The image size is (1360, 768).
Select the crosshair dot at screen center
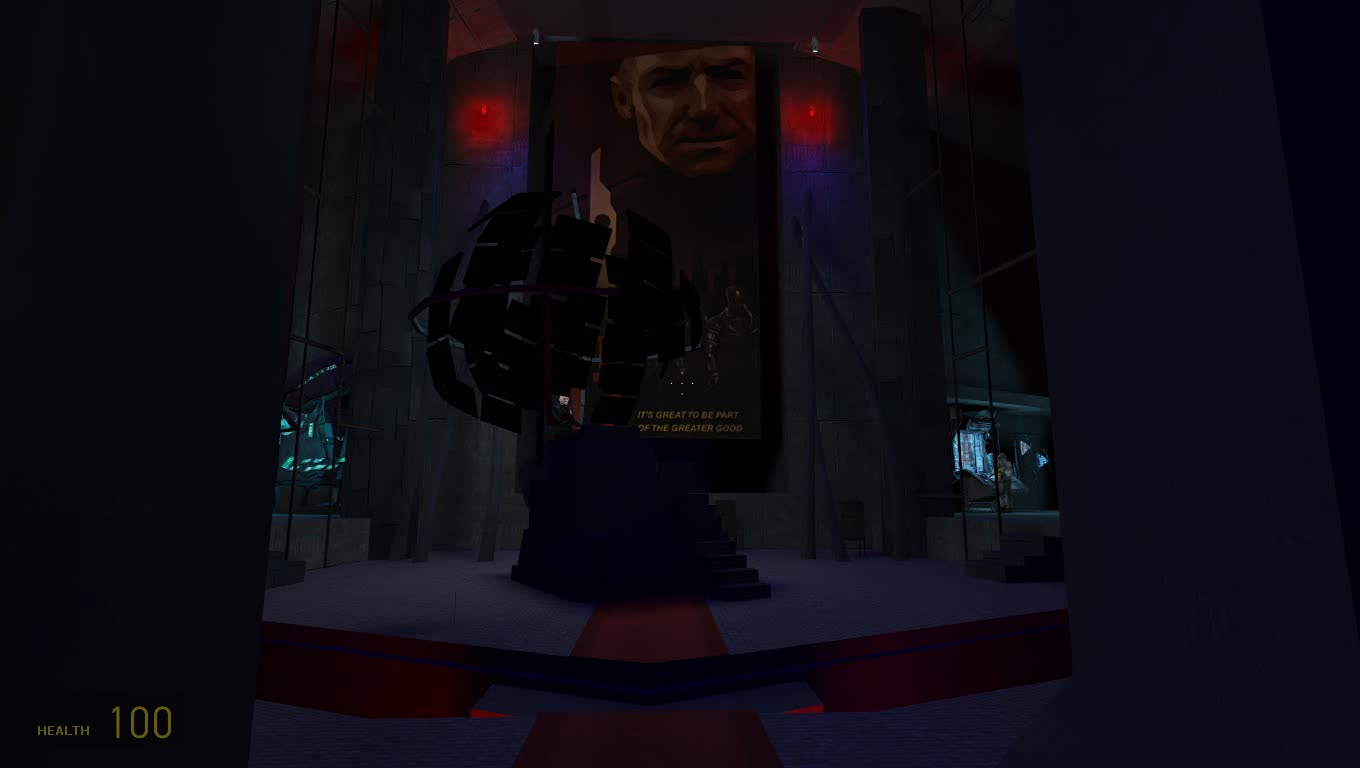682,384
